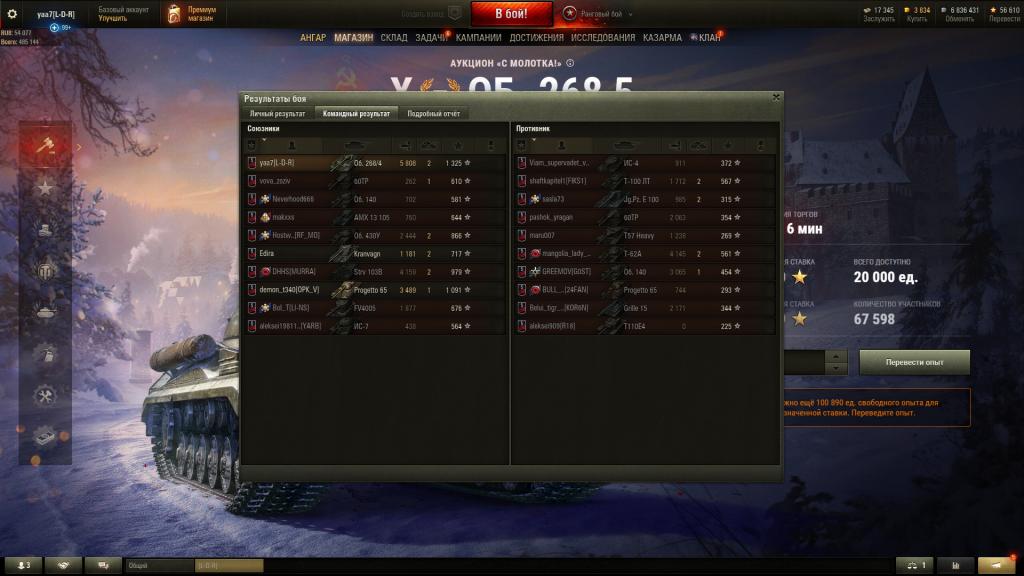Open the Ранговый бой mode dropdown
This screenshot has height=576, width=1024.
(x=605, y=14)
